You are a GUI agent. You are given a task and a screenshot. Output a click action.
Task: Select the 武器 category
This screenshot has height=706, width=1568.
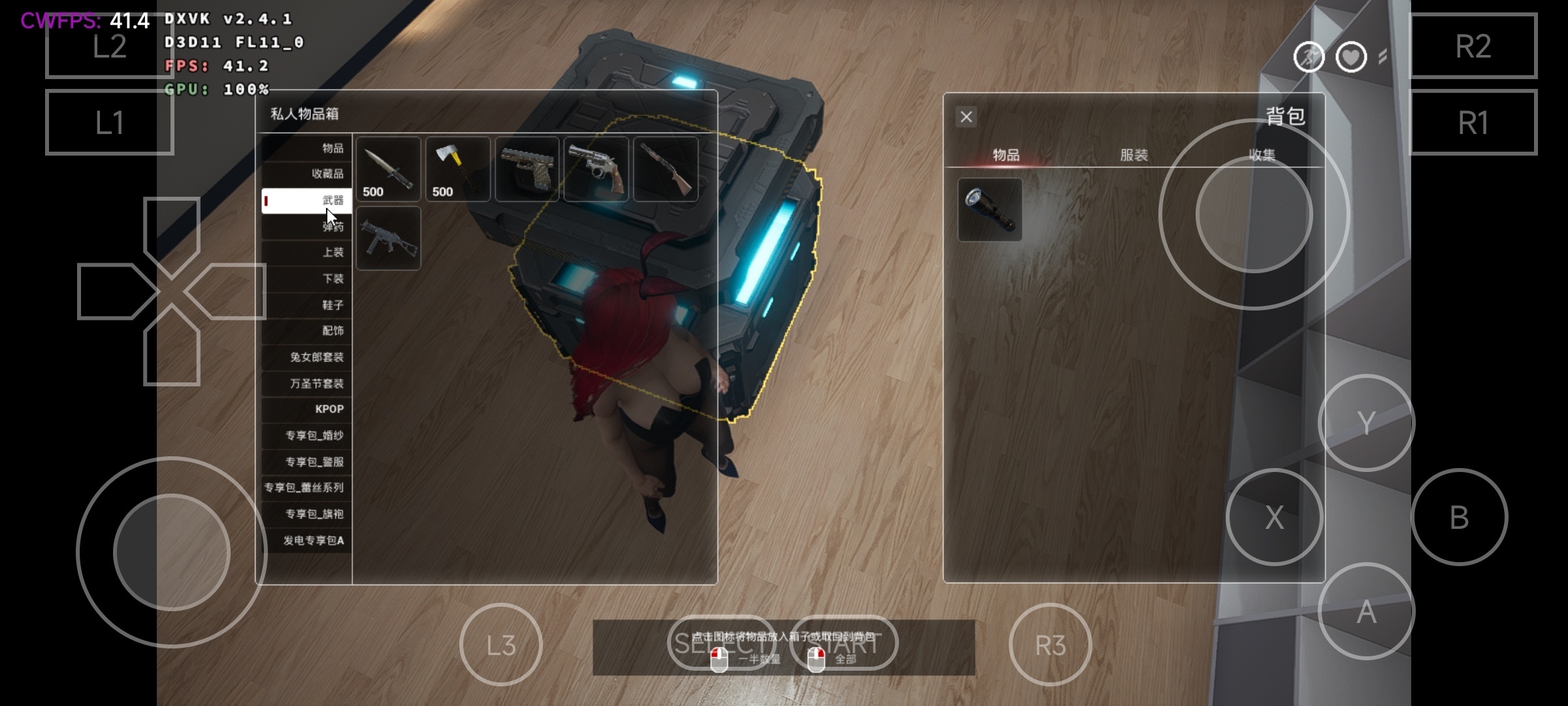(307, 201)
